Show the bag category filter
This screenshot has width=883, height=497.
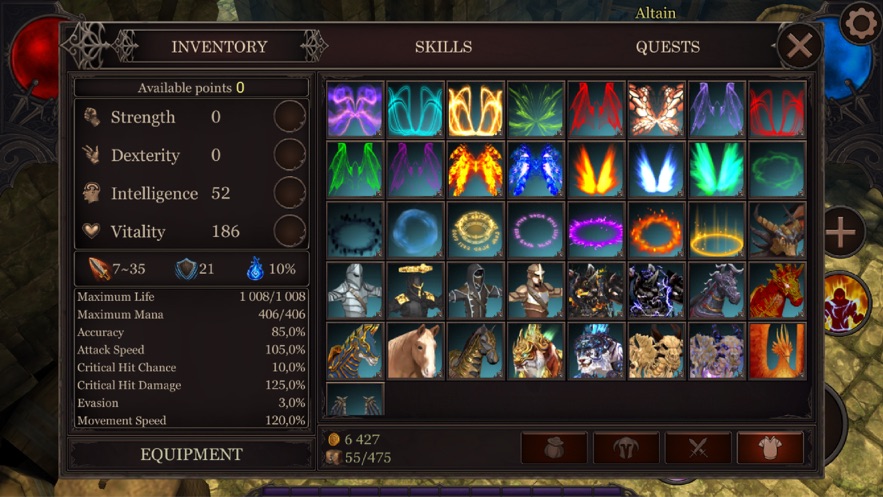pos(554,448)
